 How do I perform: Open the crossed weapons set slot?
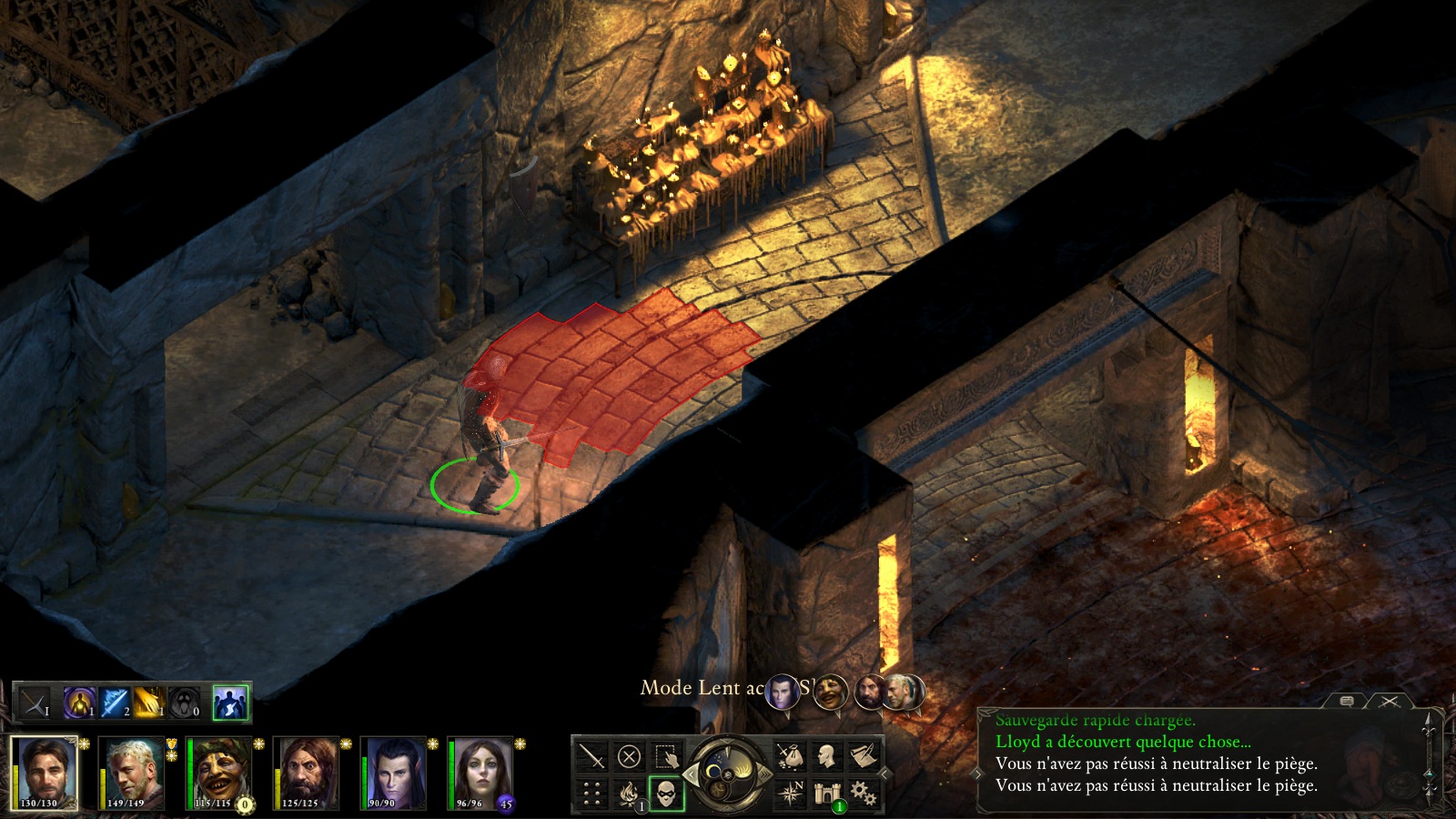click(35, 703)
